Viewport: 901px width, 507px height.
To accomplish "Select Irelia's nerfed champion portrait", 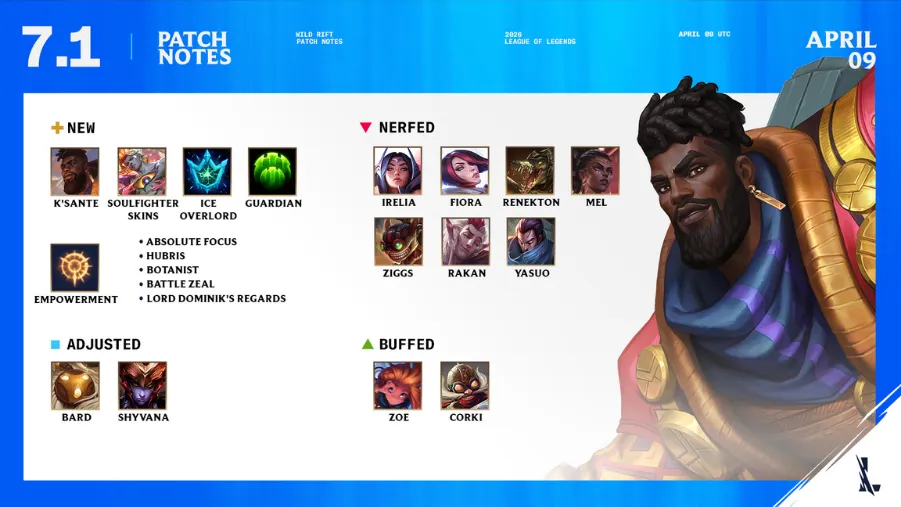I will click(398, 171).
